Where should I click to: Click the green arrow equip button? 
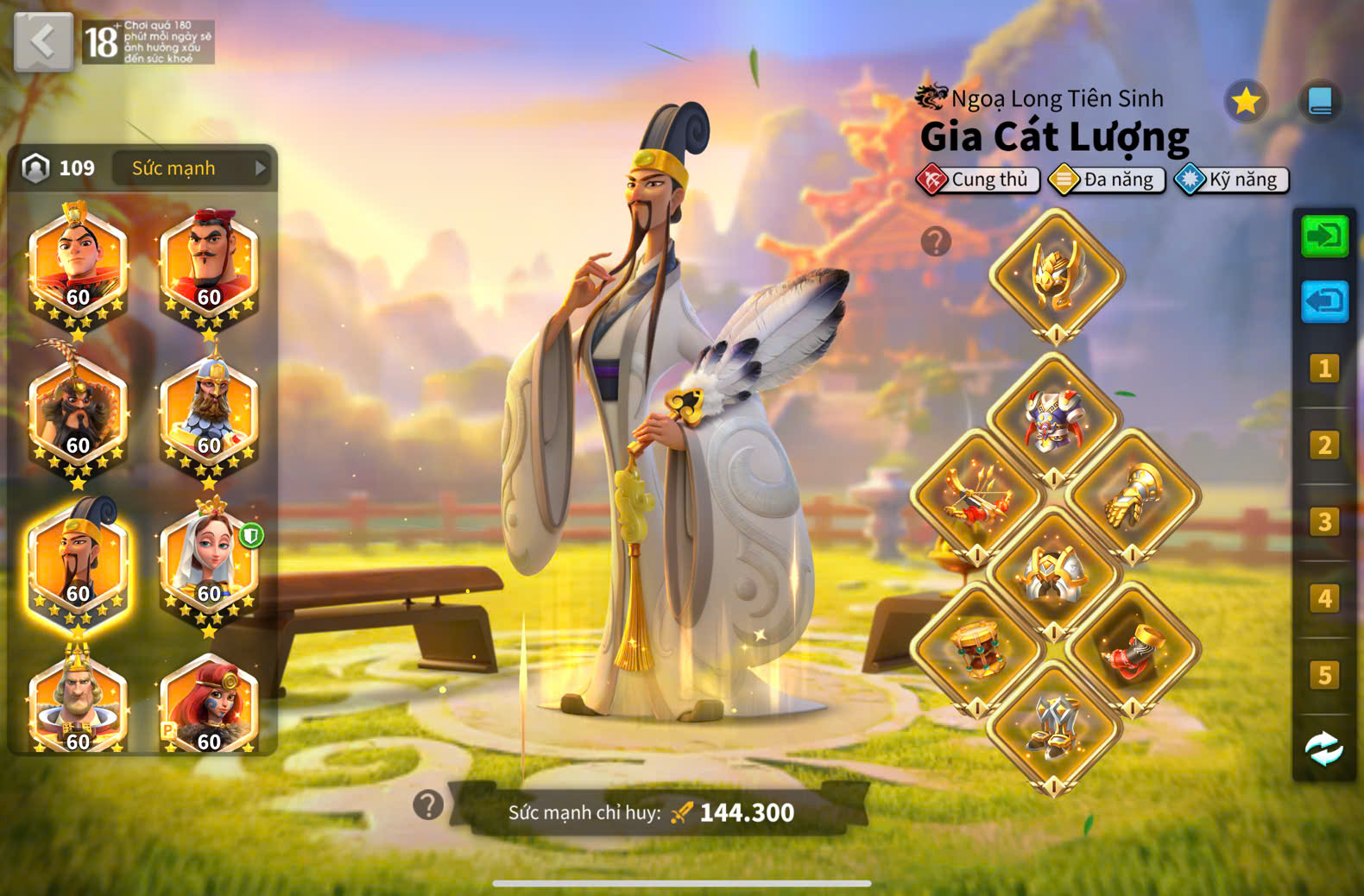coord(1324,236)
